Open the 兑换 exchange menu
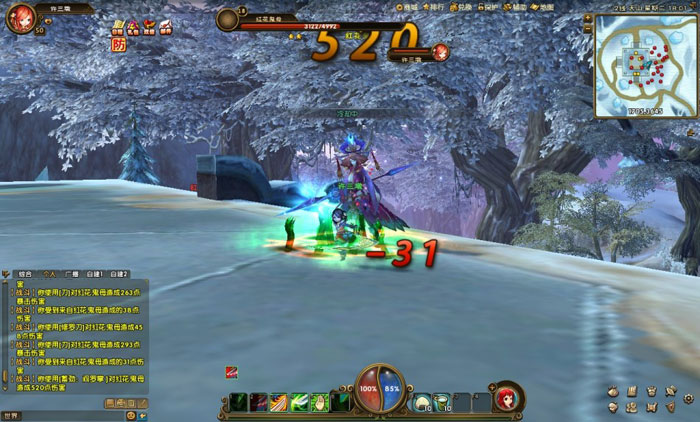 pyautogui.click(x=462, y=8)
